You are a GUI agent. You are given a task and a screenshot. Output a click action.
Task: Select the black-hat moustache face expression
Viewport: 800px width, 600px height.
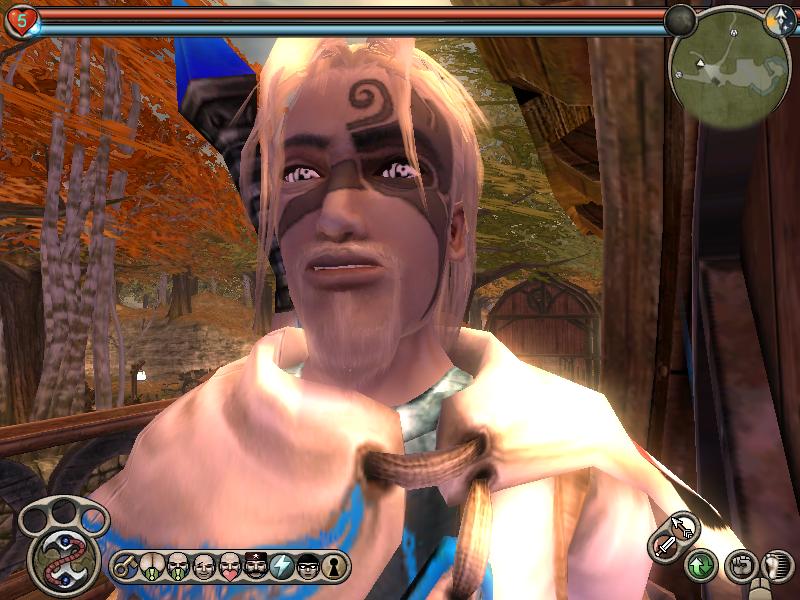coord(255,566)
